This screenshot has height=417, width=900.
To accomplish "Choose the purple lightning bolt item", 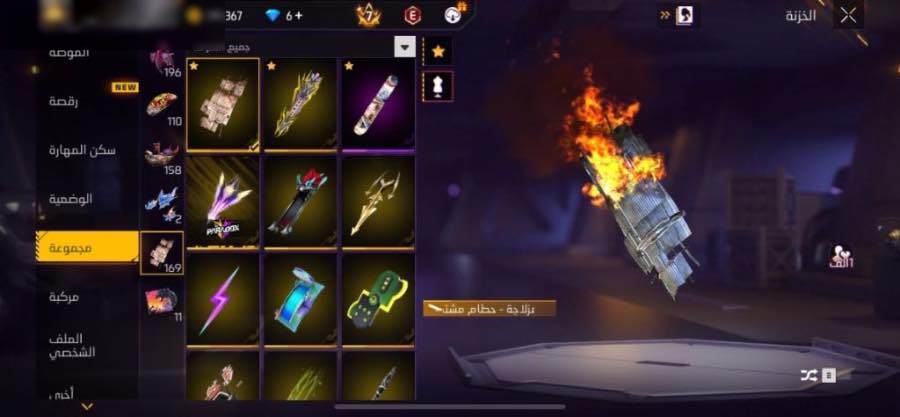I will point(222,298).
